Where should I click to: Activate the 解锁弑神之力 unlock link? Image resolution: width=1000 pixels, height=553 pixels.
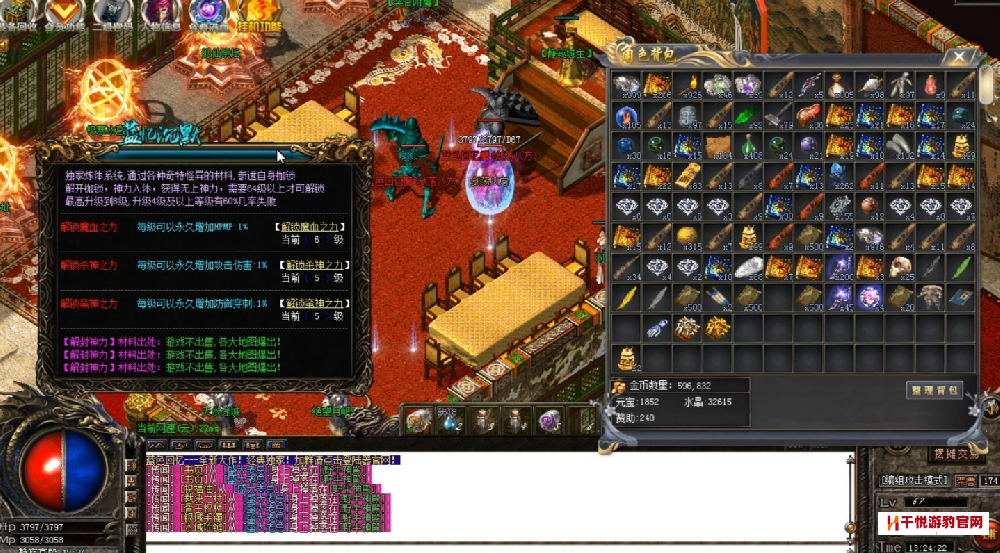pos(313,303)
